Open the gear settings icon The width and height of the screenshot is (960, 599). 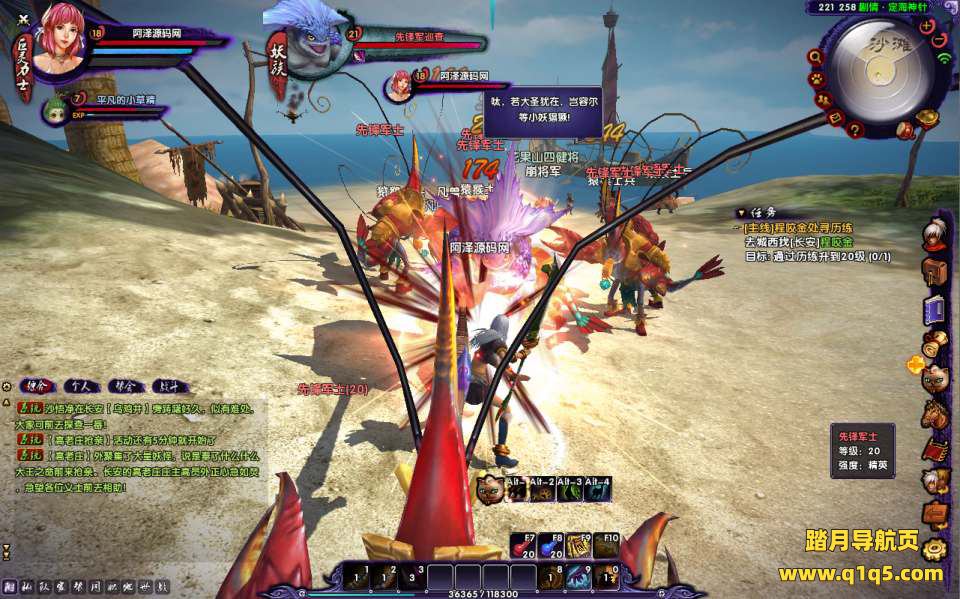pos(935,549)
